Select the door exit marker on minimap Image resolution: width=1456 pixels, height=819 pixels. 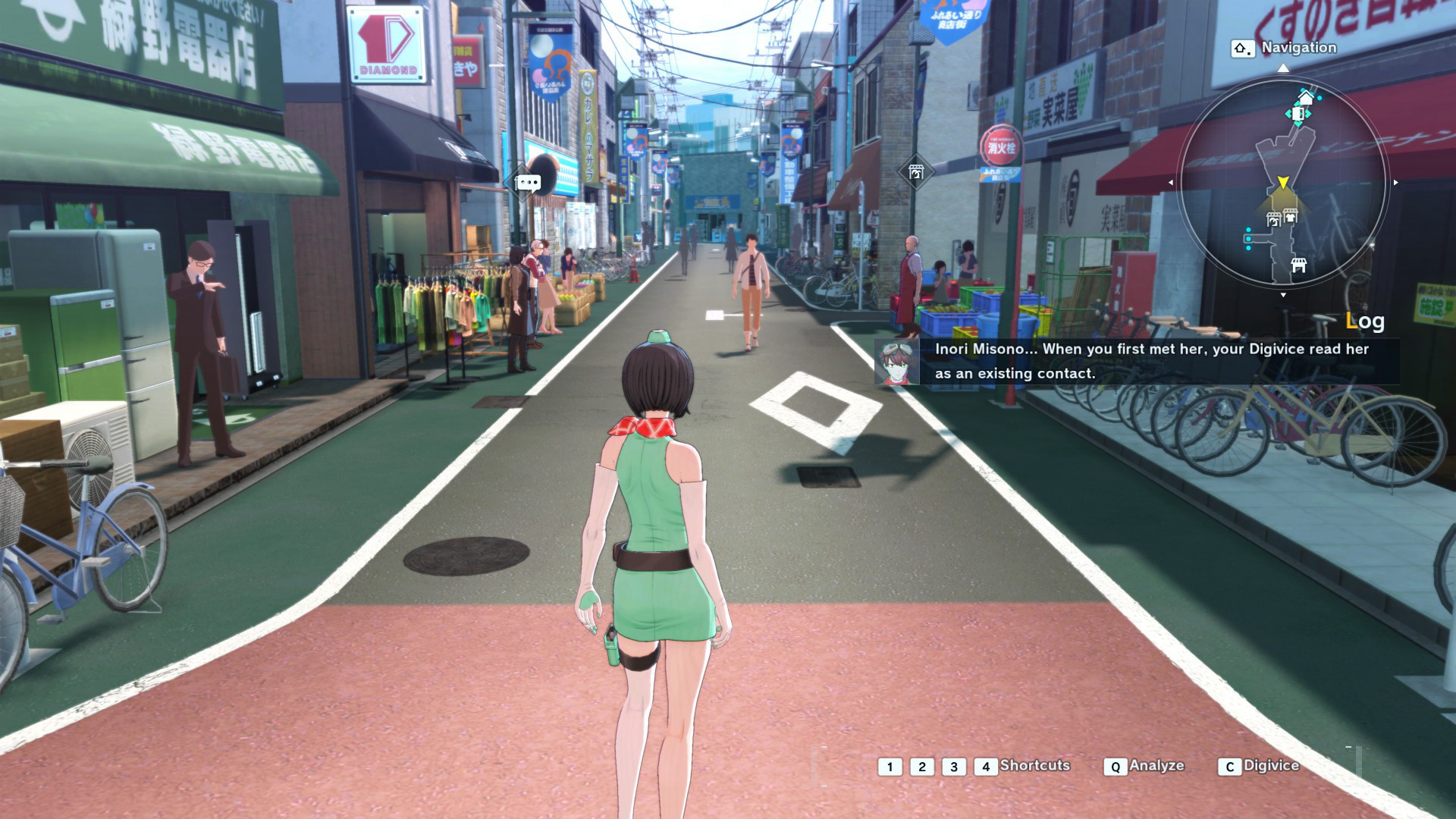1298,115
